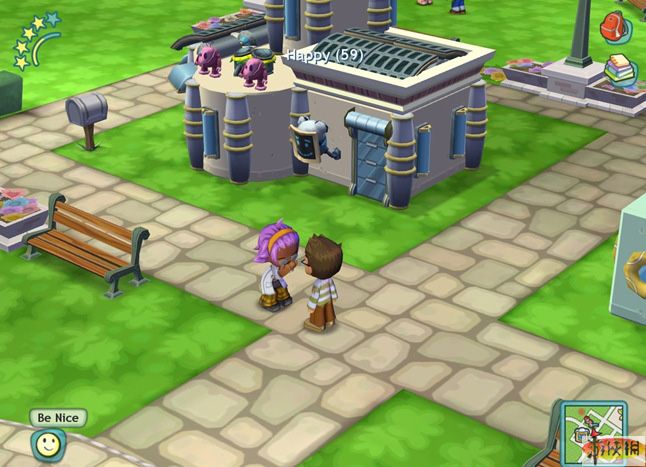The width and height of the screenshot is (646, 467).
Task: Open the red backpack inventory
Action: click(614, 27)
